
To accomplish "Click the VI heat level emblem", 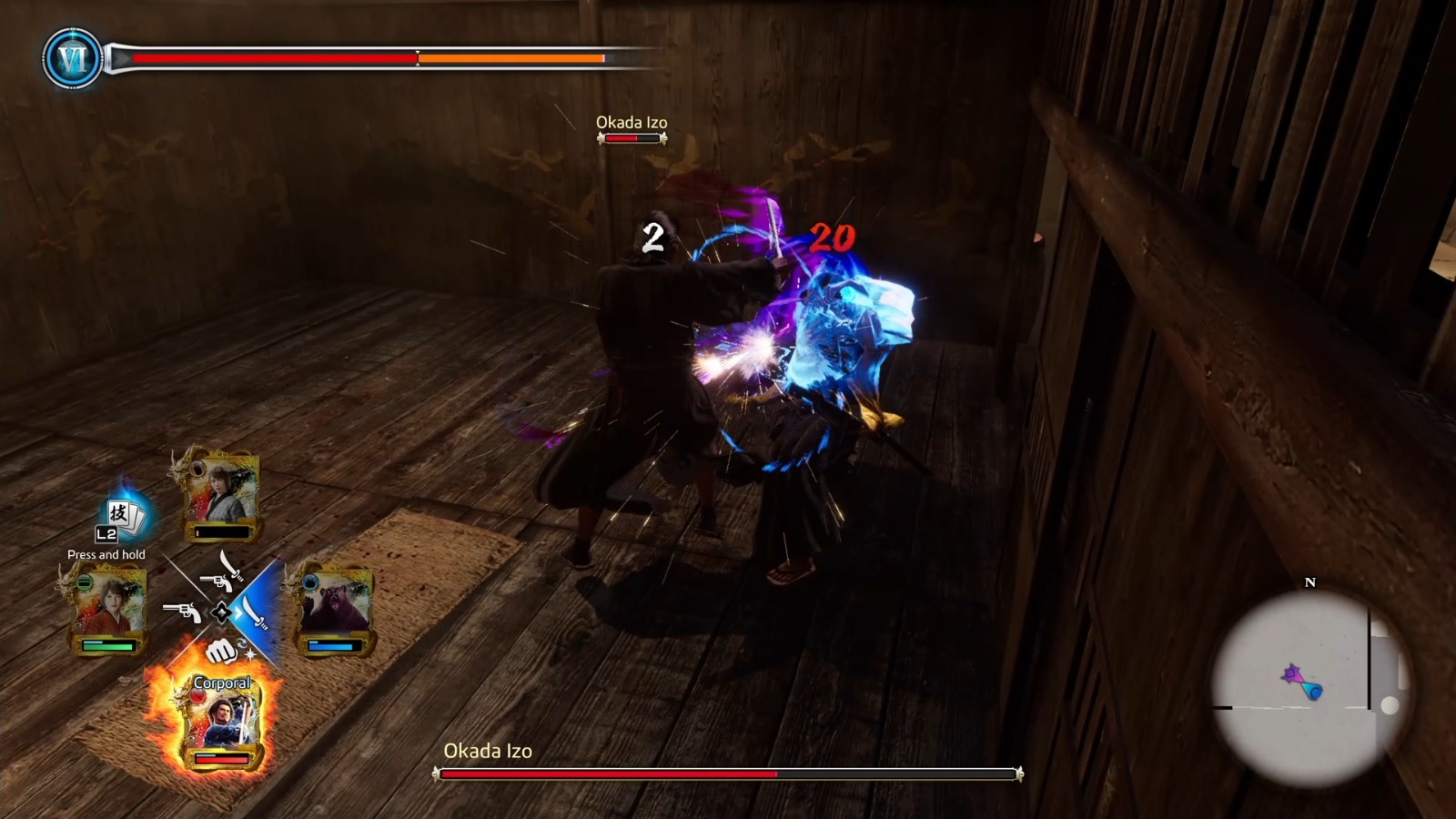I will click(72, 57).
